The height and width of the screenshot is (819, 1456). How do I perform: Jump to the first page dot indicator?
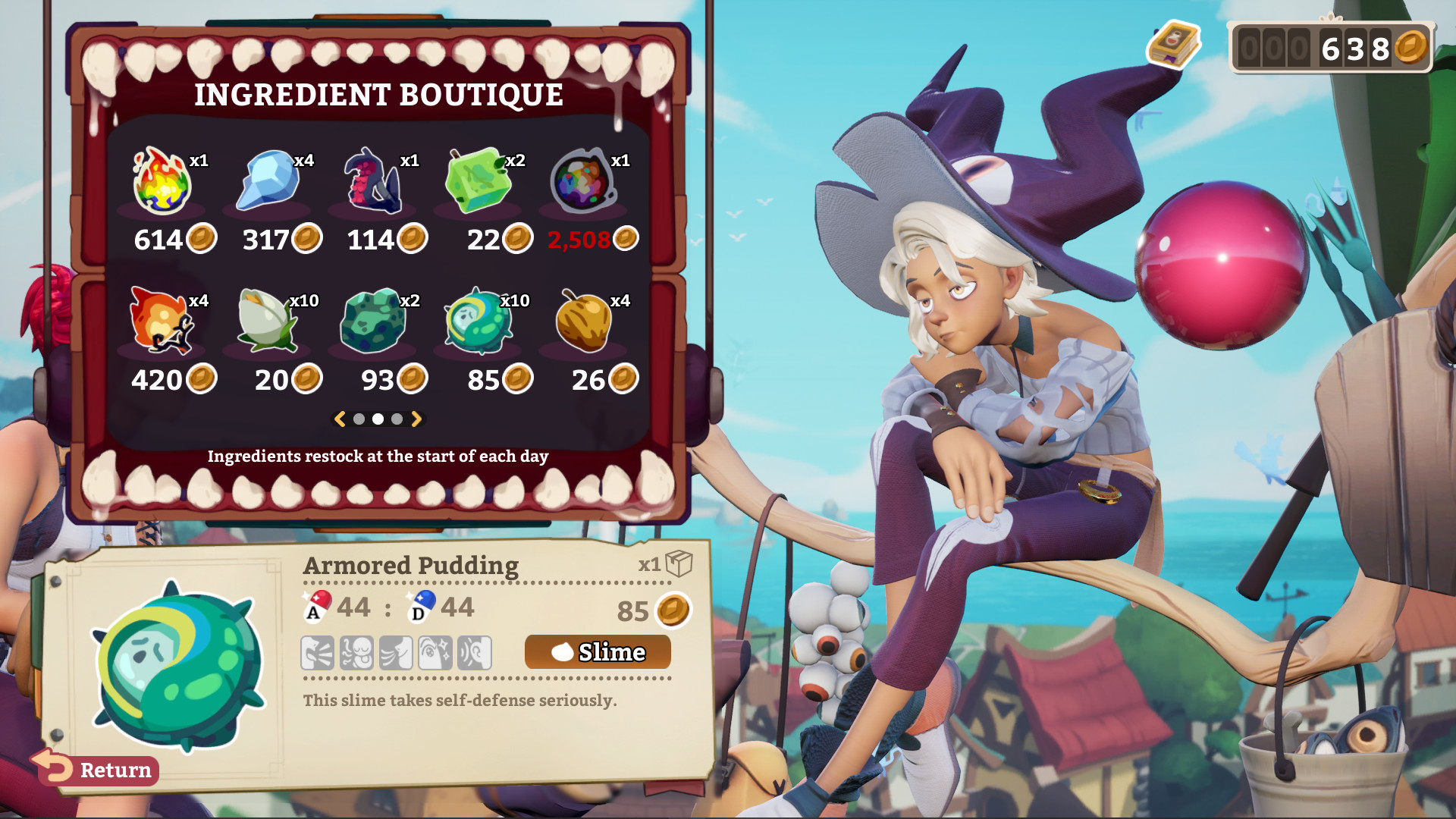pos(359,418)
